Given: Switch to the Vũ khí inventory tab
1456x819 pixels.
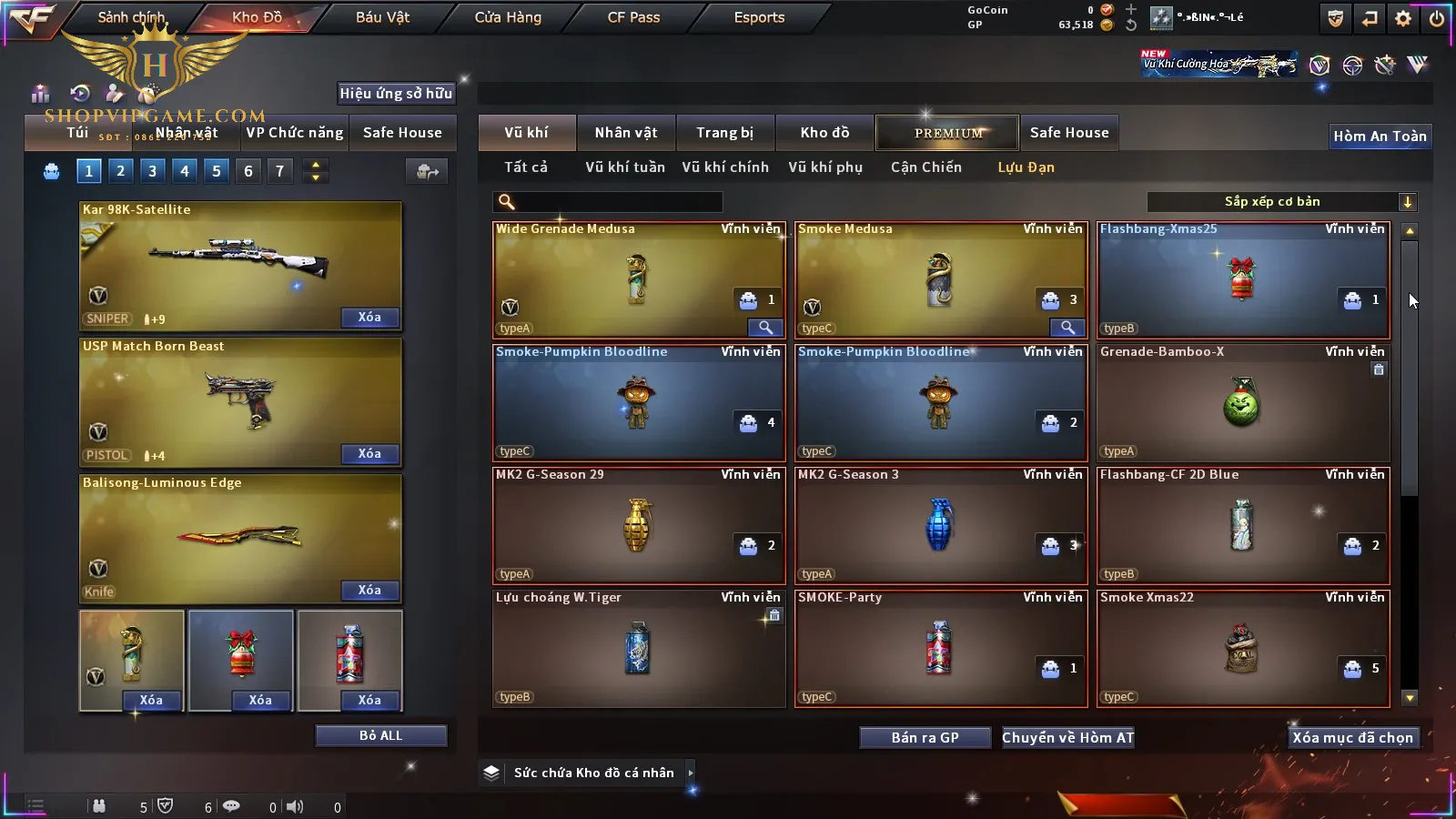Looking at the screenshot, I should coord(526,133).
